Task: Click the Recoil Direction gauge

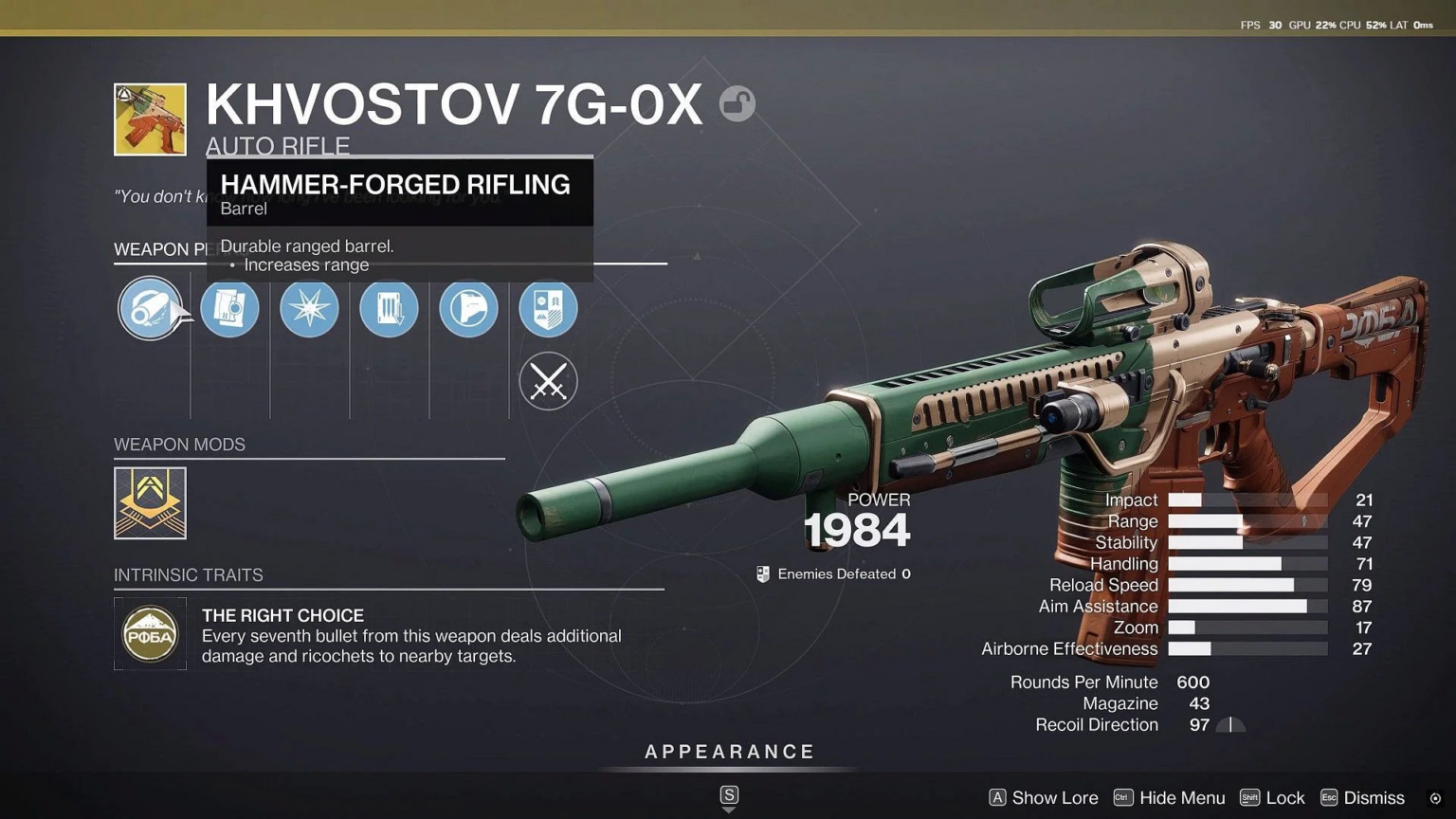Action: point(1230,724)
